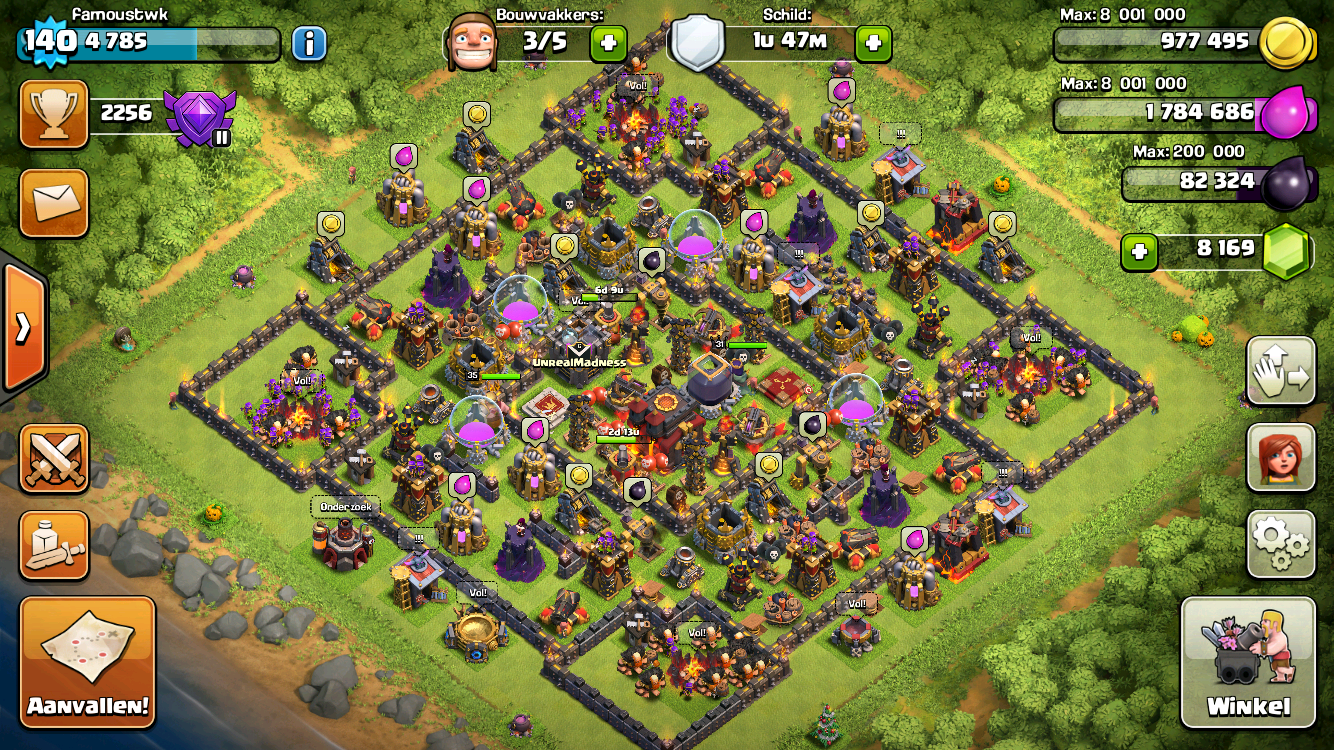This screenshot has height=750, width=1334.
Task: Tap the Aanvallen! attack button
Action: pos(88,662)
